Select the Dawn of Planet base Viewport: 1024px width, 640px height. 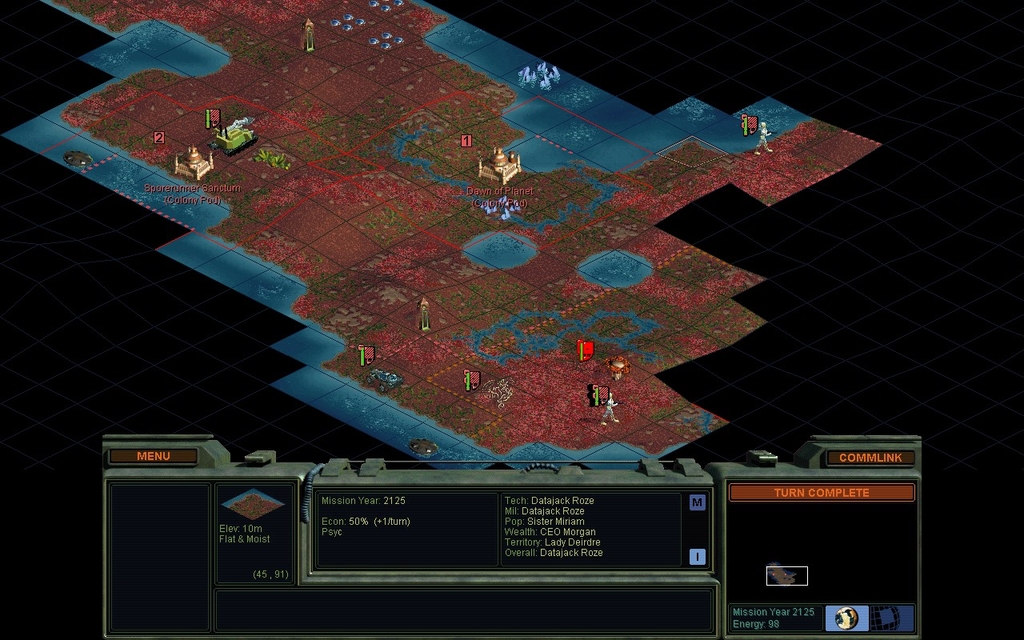tap(498, 165)
